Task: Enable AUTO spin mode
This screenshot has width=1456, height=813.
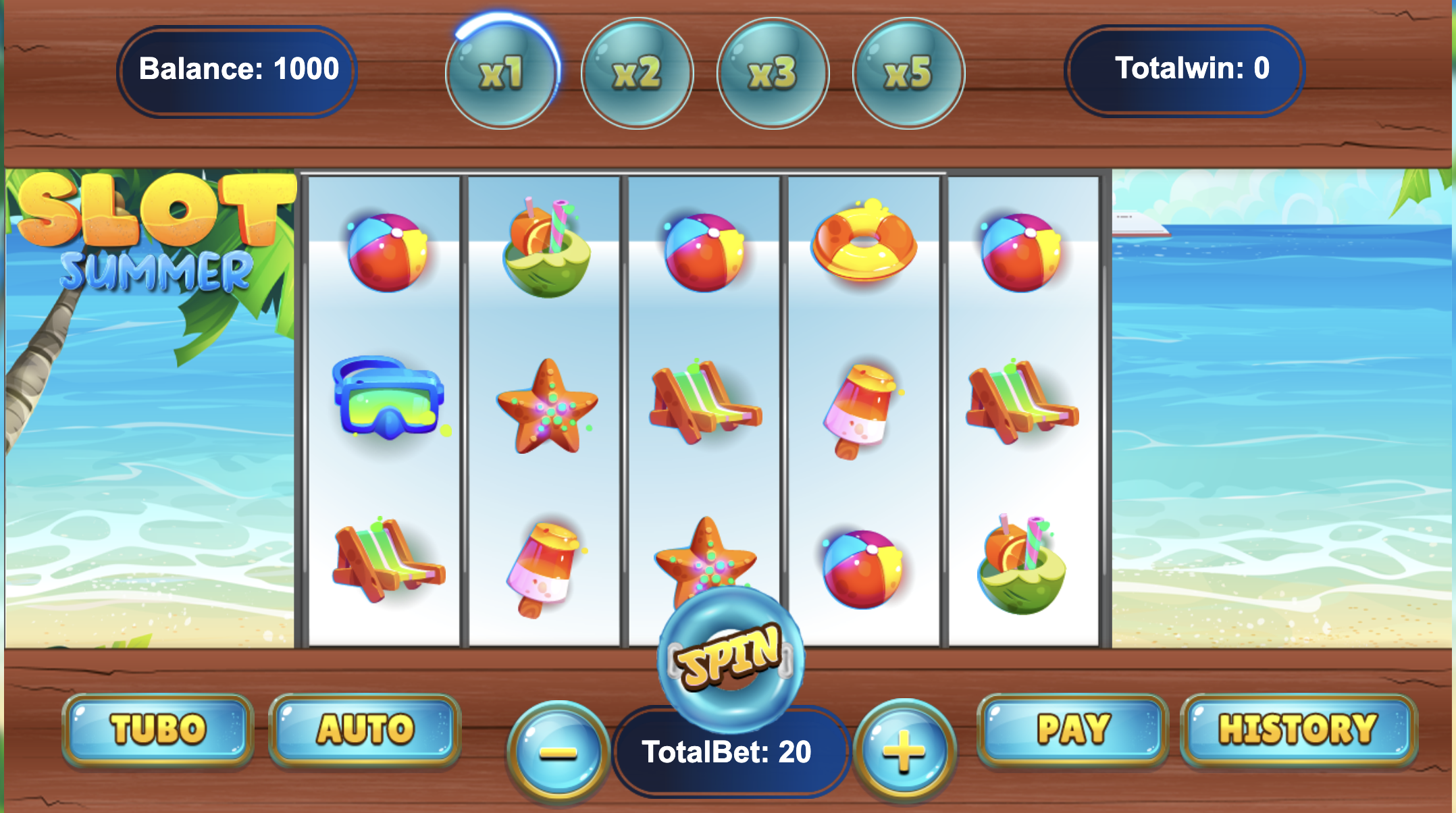Action: 365,729
